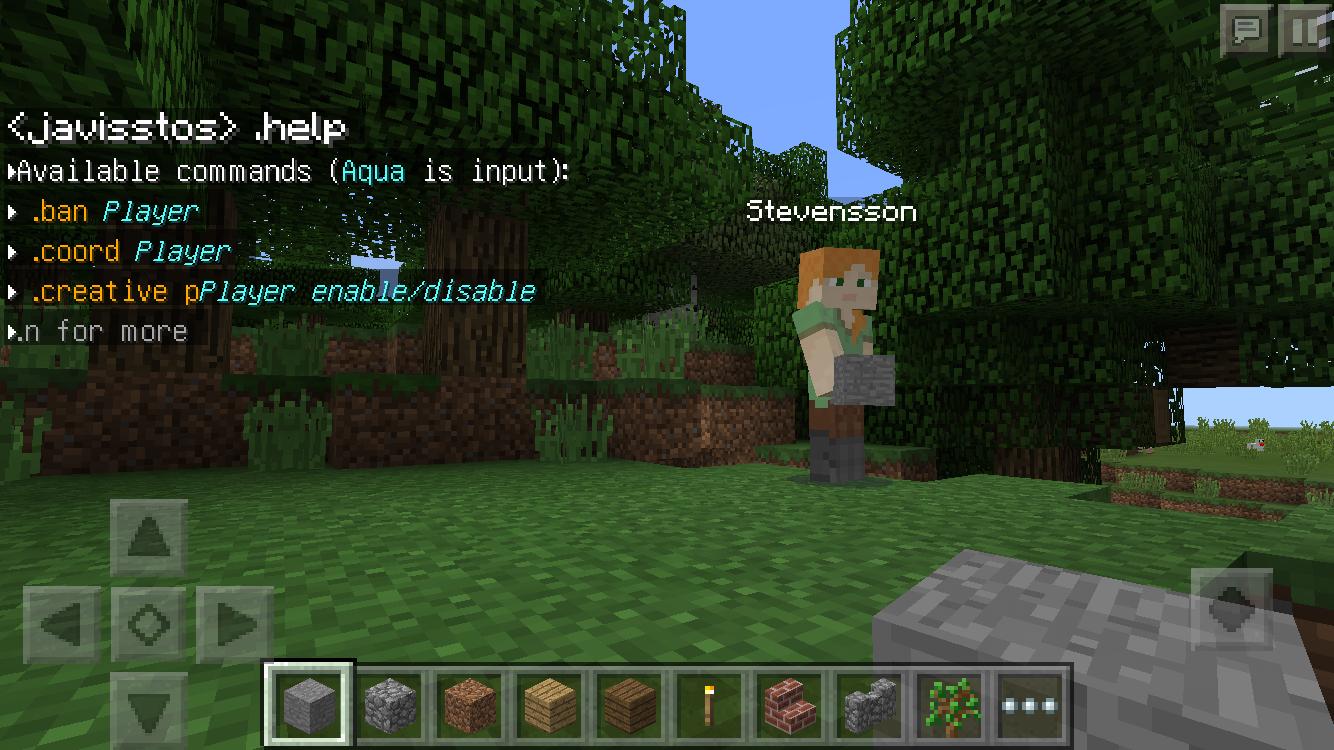
Task: Select the torch in the hotbar
Action: [706, 703]
